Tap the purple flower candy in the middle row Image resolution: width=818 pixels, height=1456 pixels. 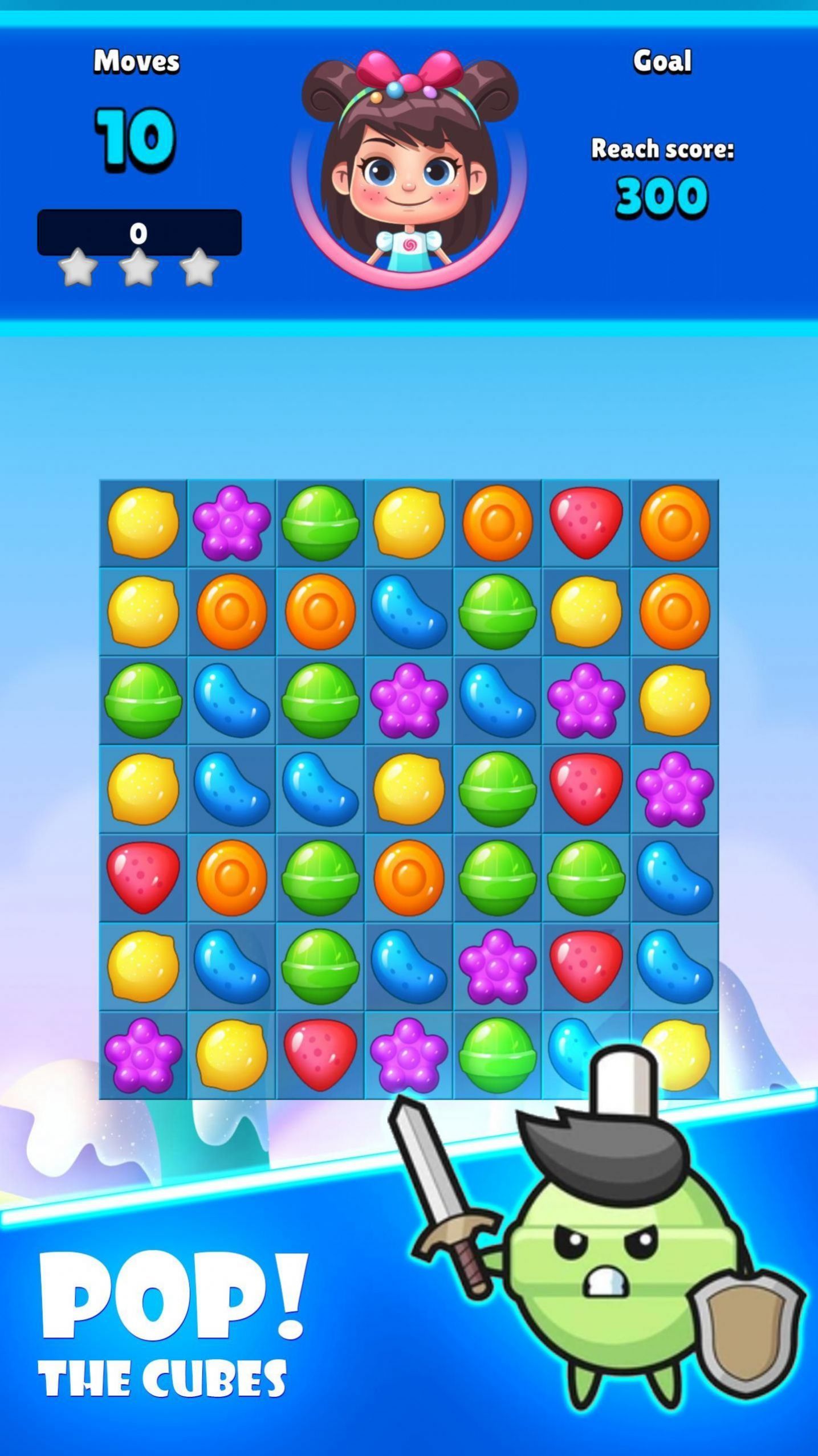coord(674,789)
